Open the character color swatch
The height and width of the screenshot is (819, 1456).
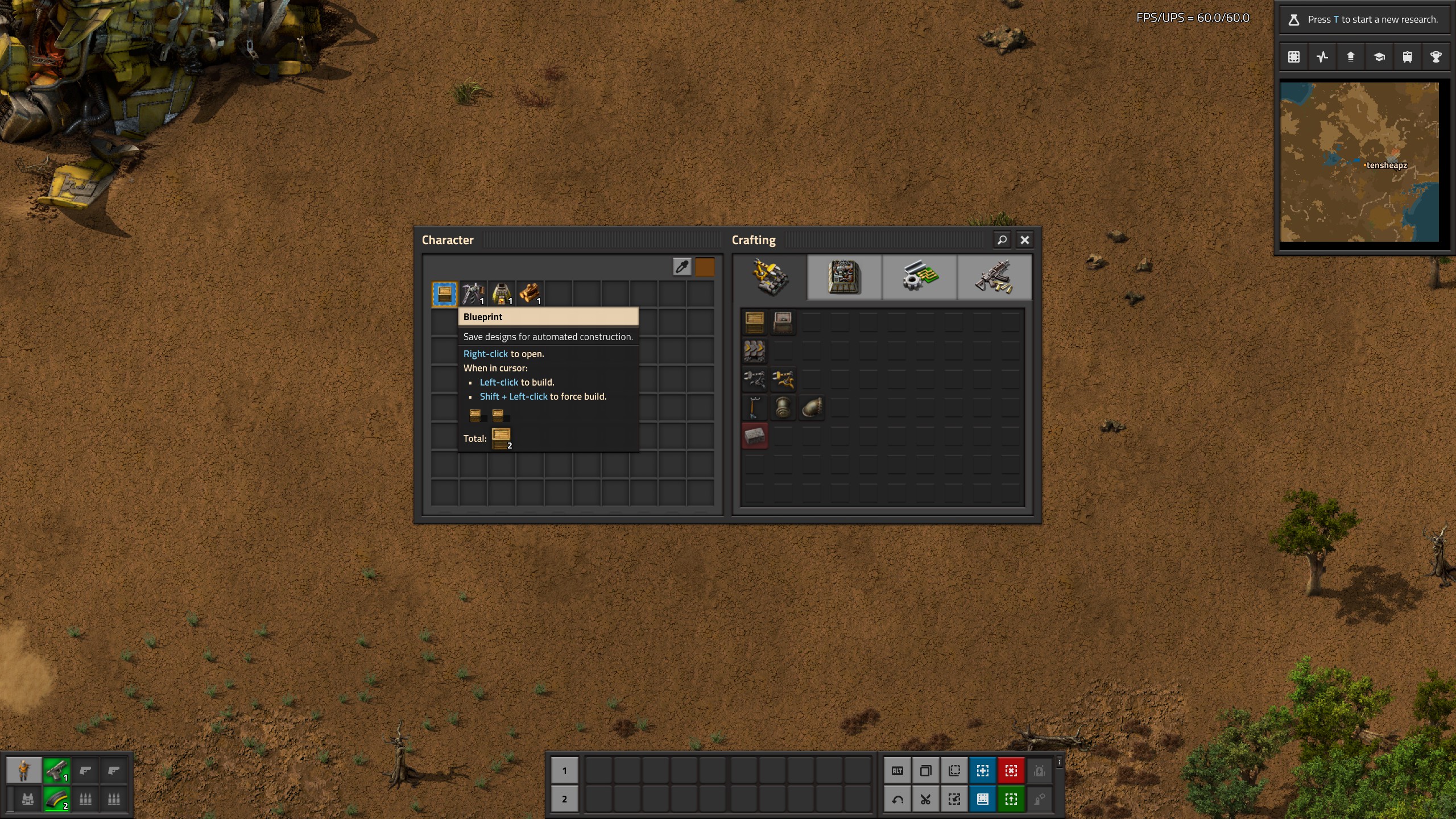(705, 267)
